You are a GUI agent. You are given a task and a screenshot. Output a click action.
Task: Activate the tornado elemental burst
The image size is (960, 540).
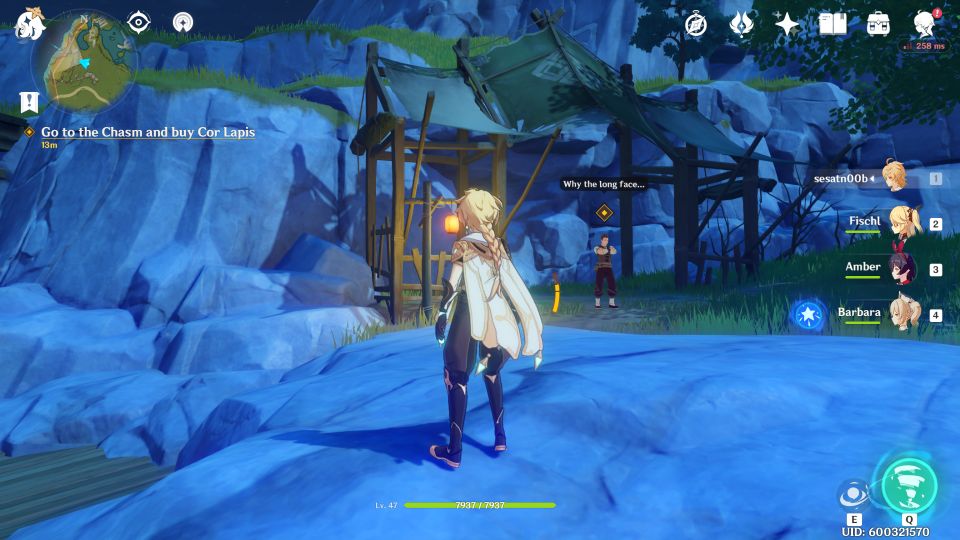coord(908,486)
